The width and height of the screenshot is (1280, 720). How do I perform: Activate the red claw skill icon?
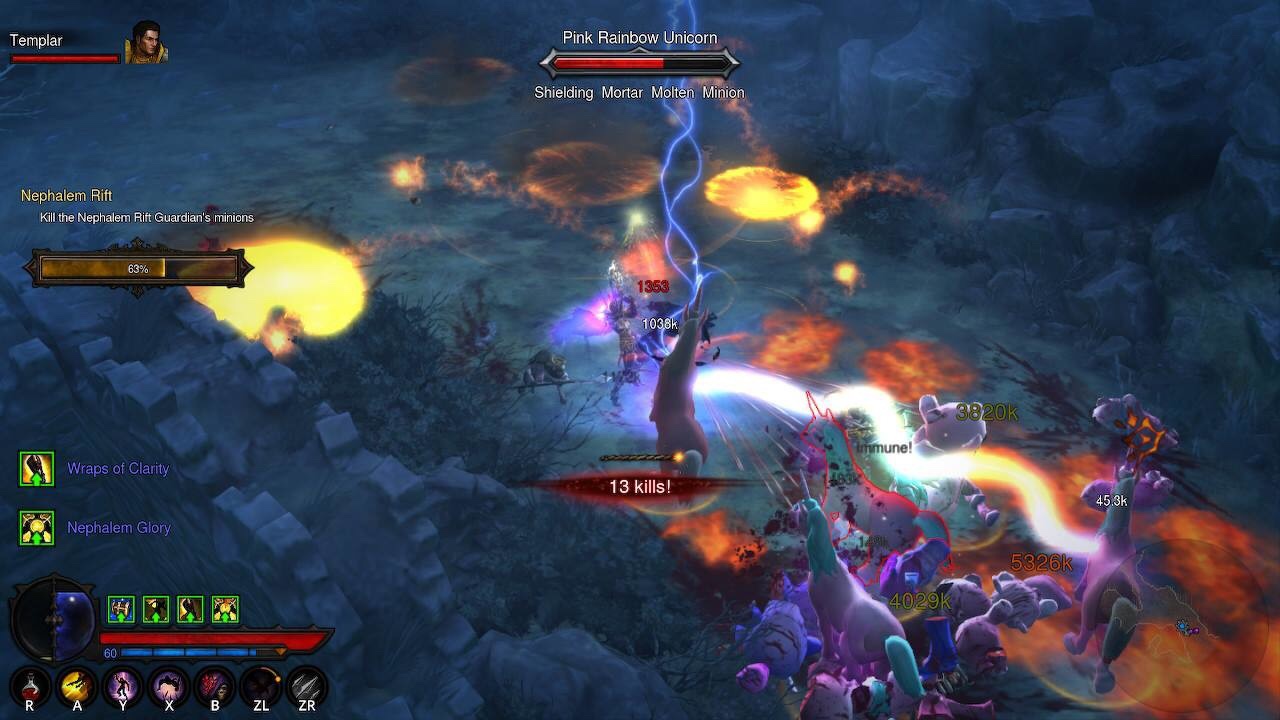click(215, 686)
